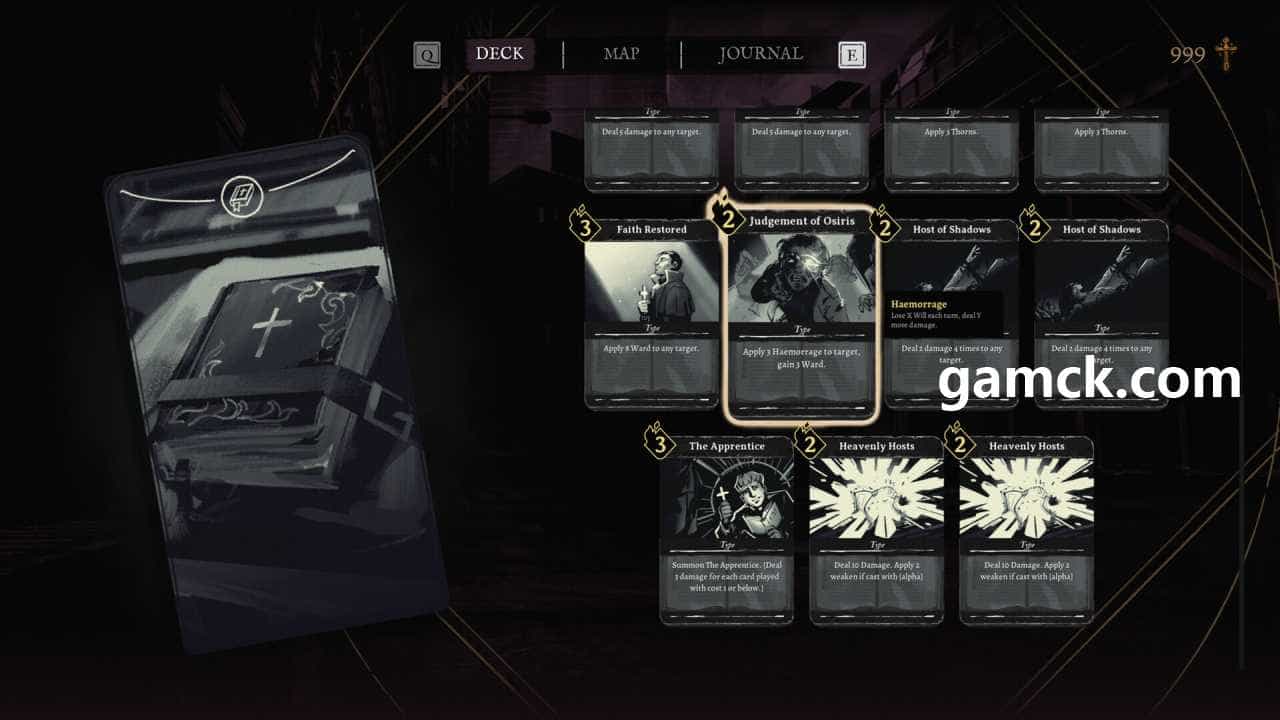The image size is (1280, 720).
Task: Select the Faith Restored card
Action: [x=651, y=314]
